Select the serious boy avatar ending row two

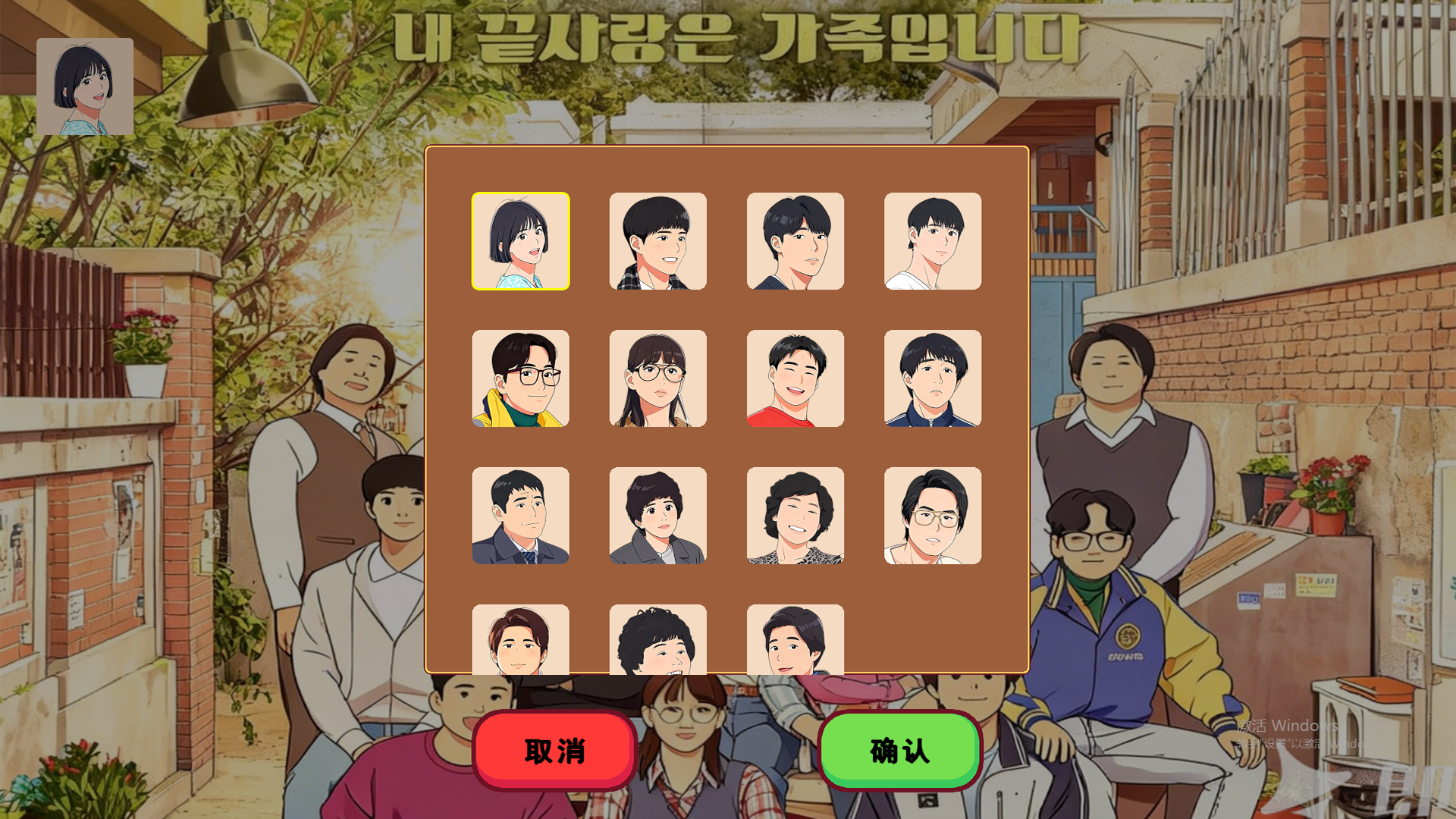(x=932, y=379)
